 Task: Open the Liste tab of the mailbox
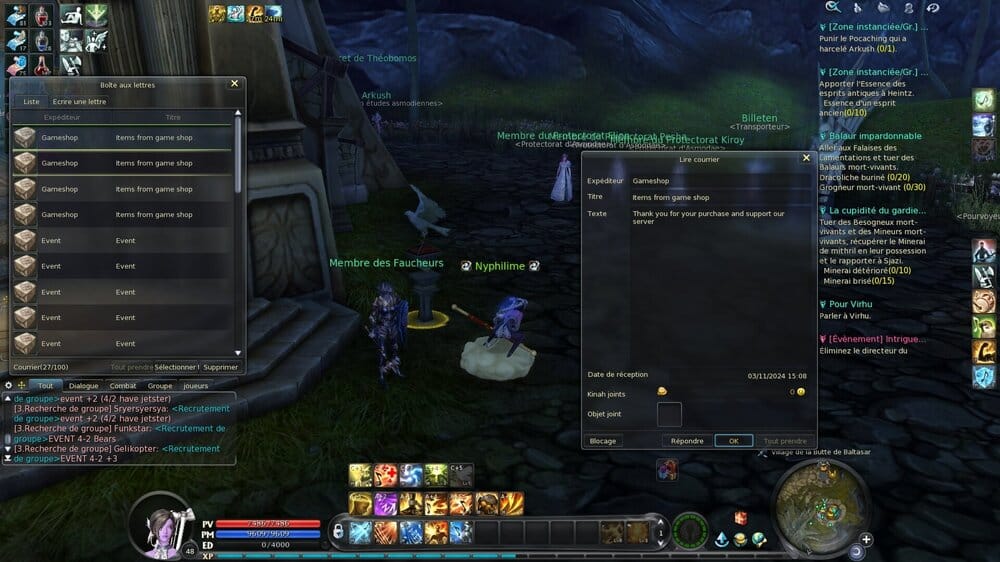click(31, 101)
